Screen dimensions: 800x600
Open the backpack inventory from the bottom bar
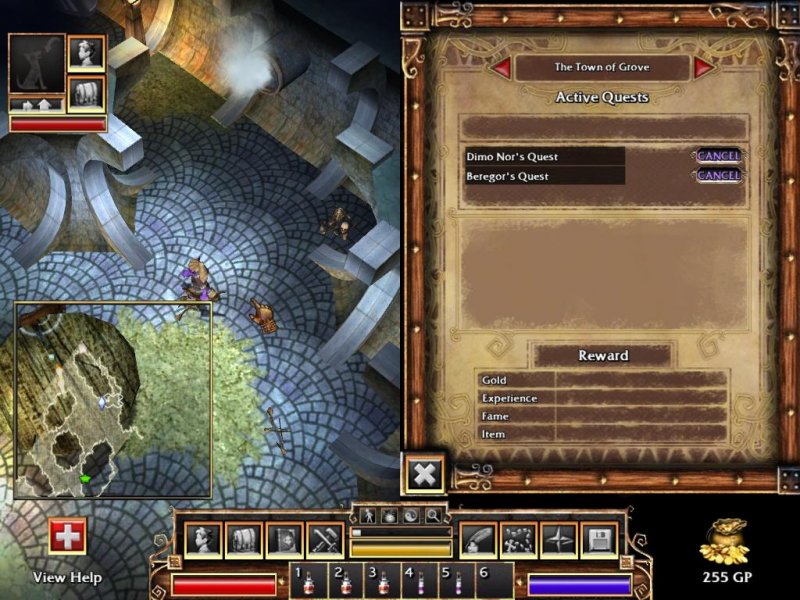click(x=244, y=540)
